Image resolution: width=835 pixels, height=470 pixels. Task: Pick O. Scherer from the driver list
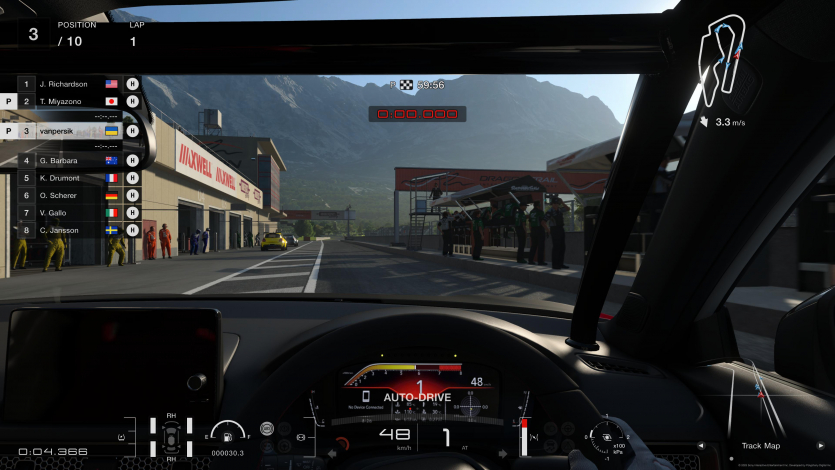pyautogui.click(x=70, y=195)
